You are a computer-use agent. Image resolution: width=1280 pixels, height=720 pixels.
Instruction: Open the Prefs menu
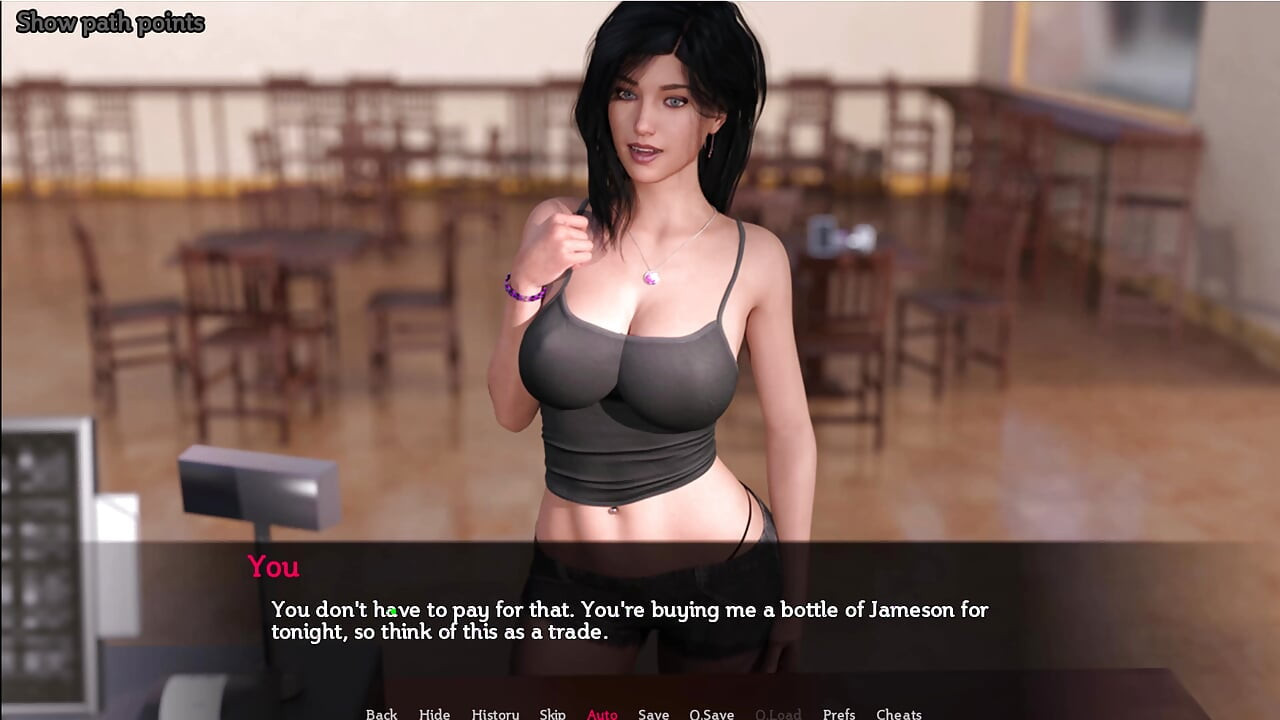tap(838, 713)
